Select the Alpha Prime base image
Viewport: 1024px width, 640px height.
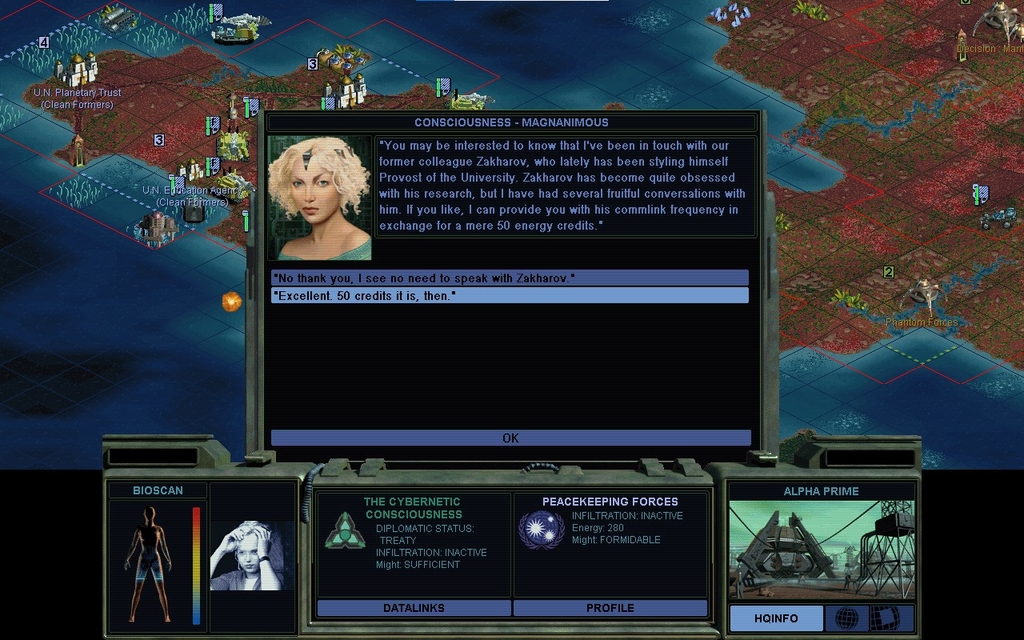click(x=820, y=550)
